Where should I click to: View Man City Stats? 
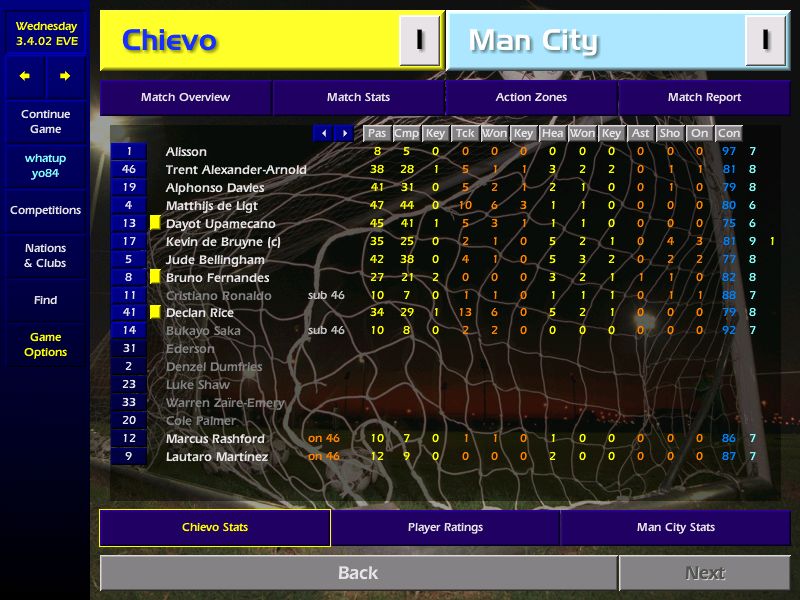(x=675, y=527)
